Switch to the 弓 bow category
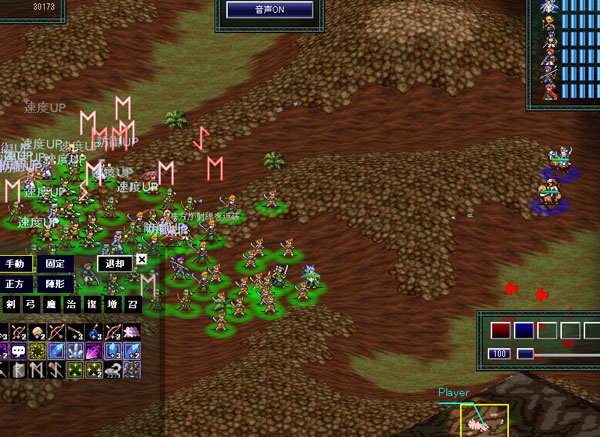Viewport: 600px width, 437px height. click(x=31, y=305)
